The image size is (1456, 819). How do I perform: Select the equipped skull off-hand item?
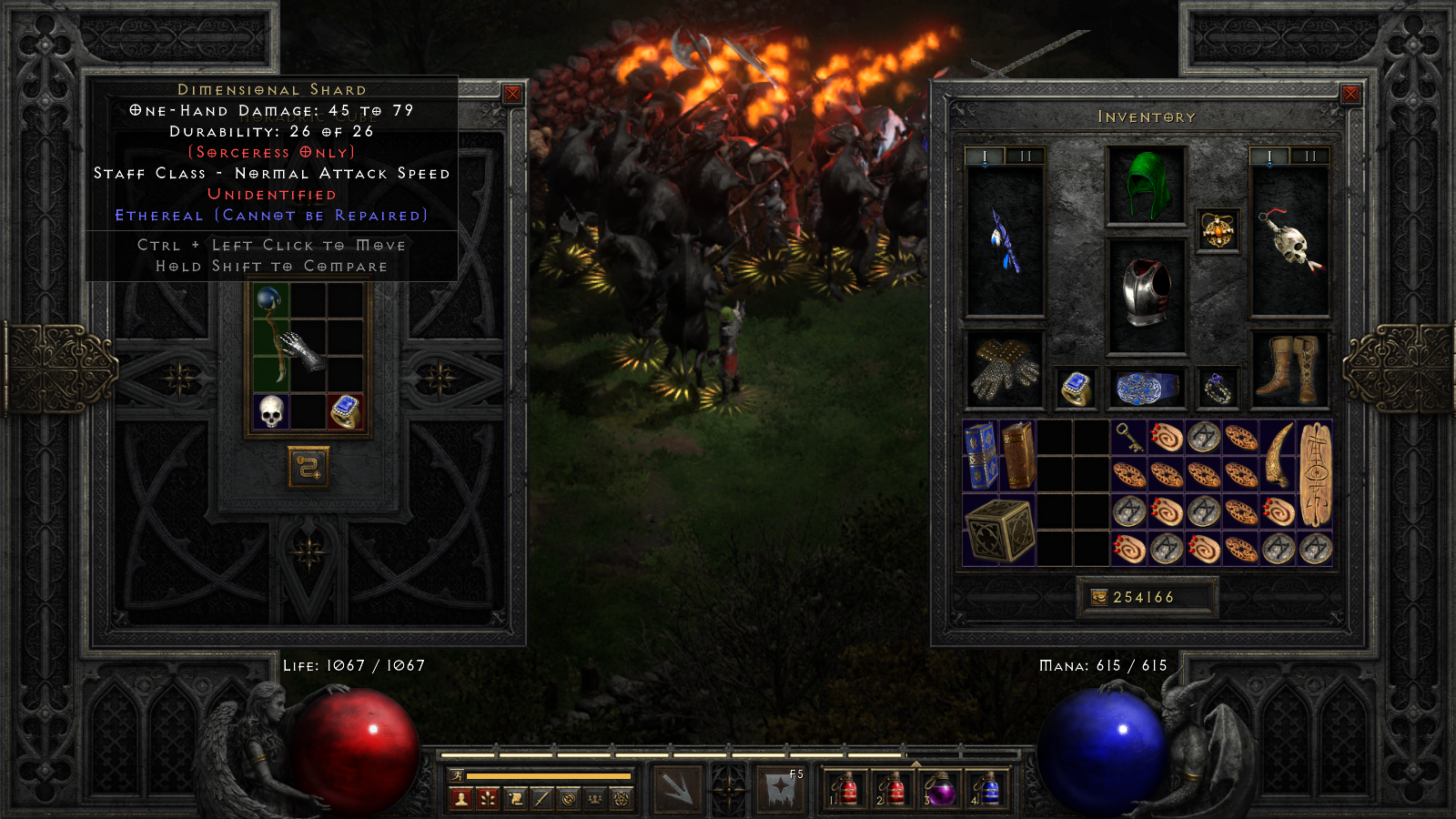pos(1290,241)
